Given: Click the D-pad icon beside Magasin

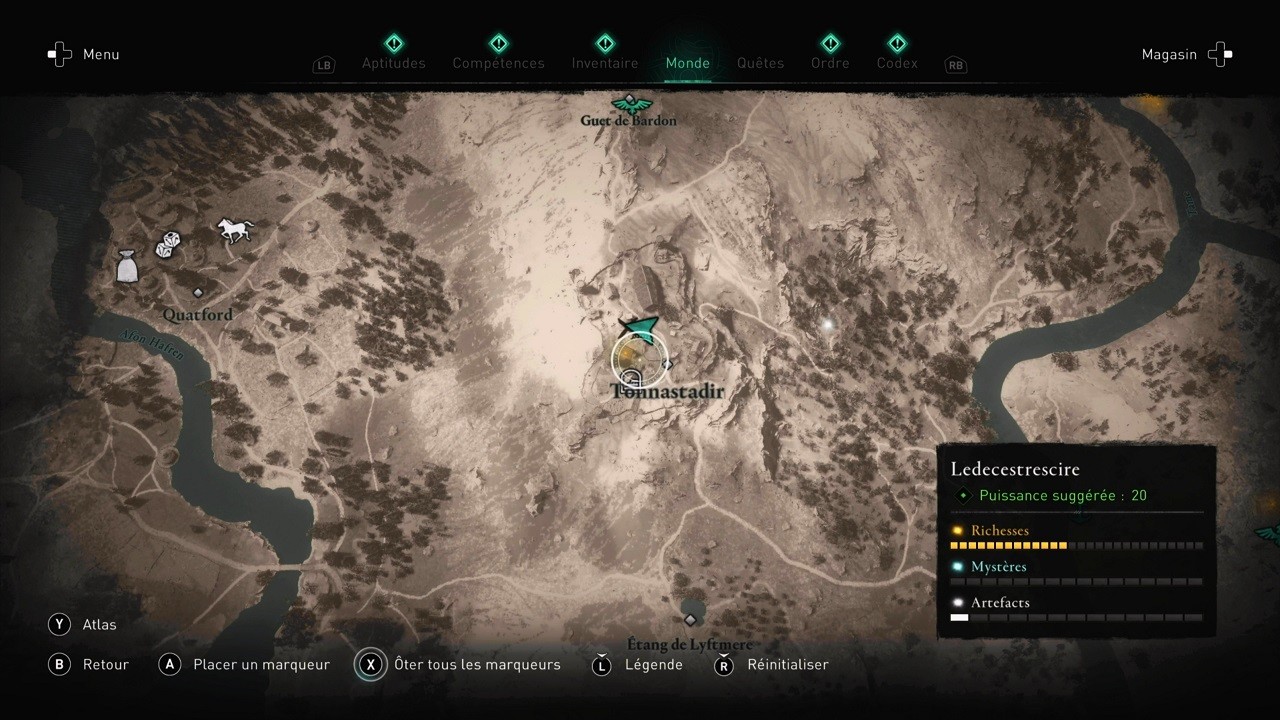Looking at the screenshot, I should [1220, 54].
